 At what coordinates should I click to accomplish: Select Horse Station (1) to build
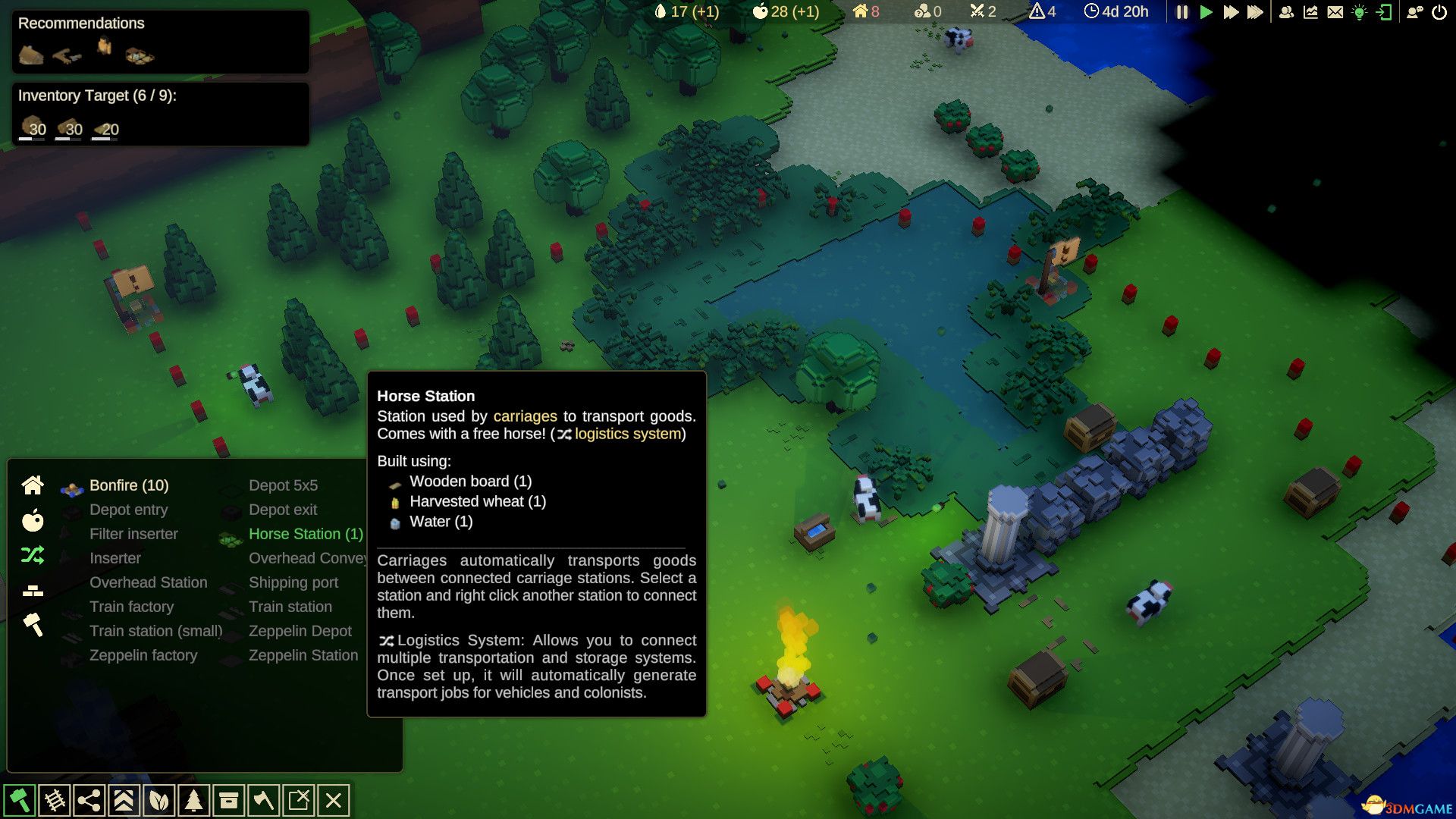click(306, 534)
